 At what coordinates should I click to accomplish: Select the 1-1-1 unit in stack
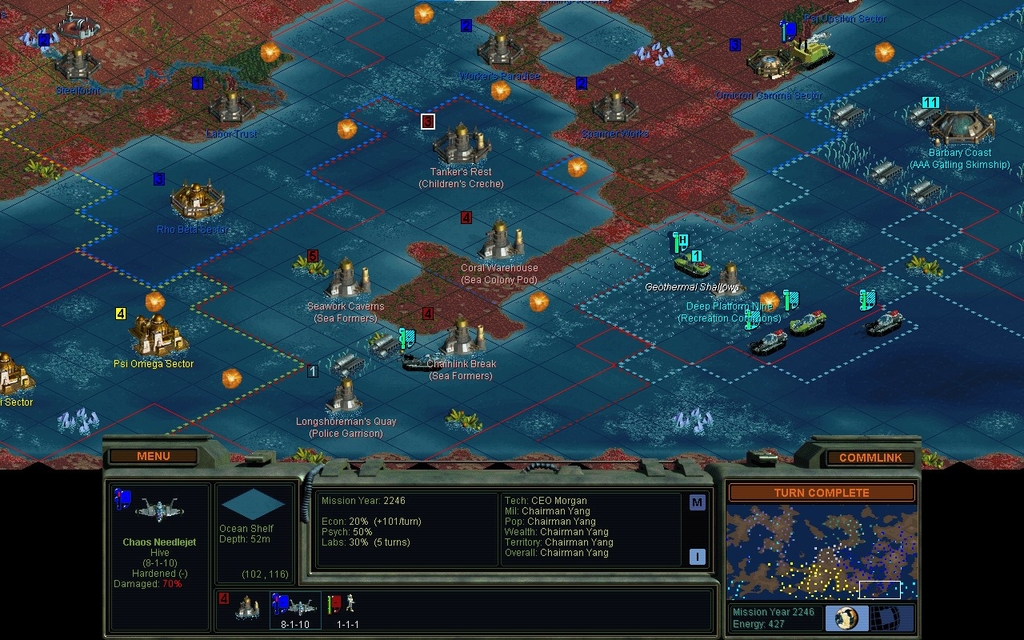(348, 606)
